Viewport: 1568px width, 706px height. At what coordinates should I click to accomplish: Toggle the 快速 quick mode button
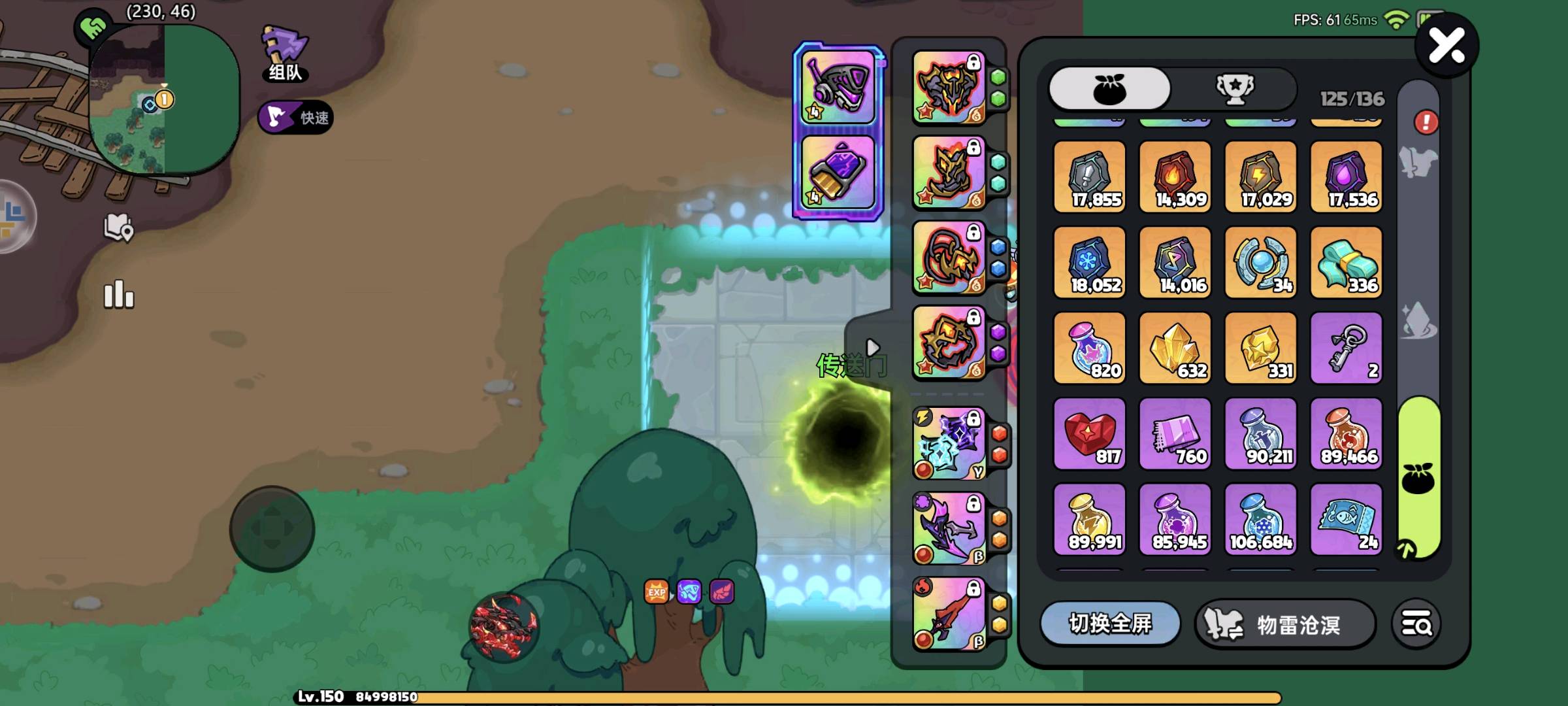click(296, 118)
